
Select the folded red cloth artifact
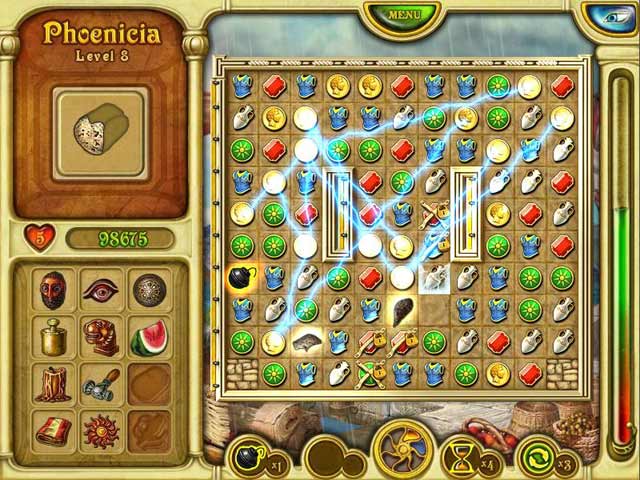point(54,430)
